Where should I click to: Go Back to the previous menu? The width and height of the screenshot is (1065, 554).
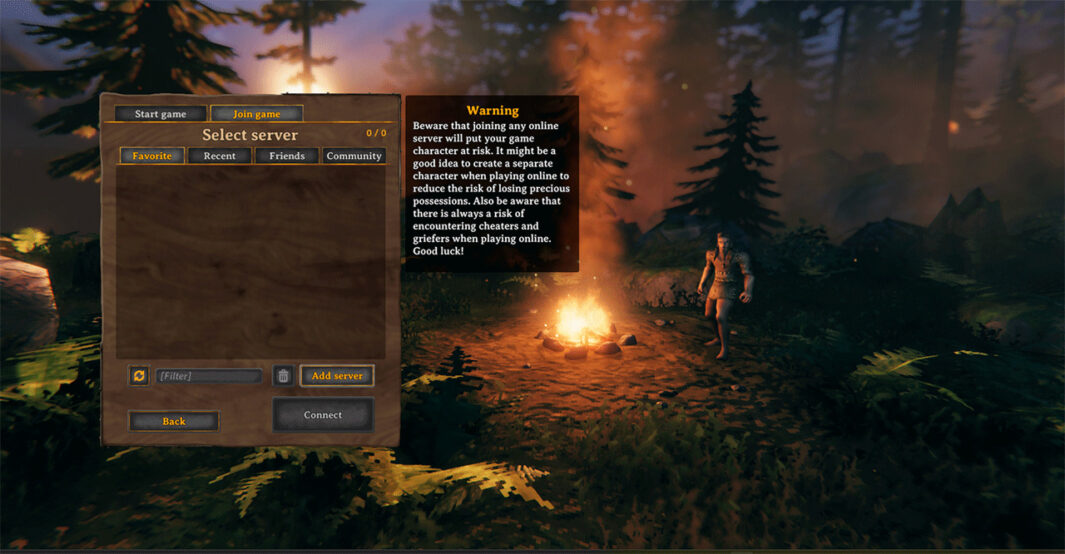pyautogui.click(x=174, y=421)
